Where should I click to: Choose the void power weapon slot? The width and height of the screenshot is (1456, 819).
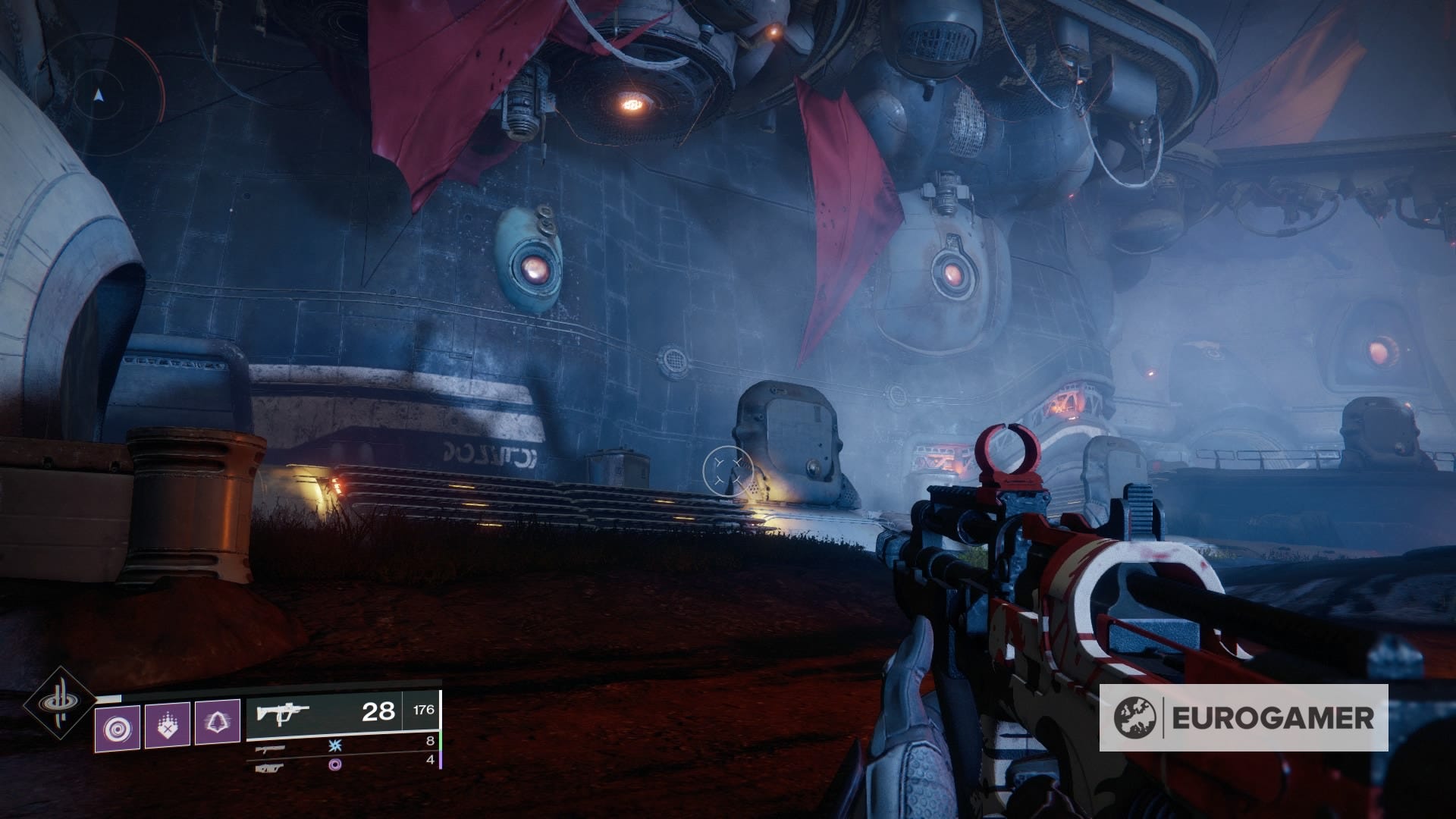pyautogui.click(x=271, y=767)
